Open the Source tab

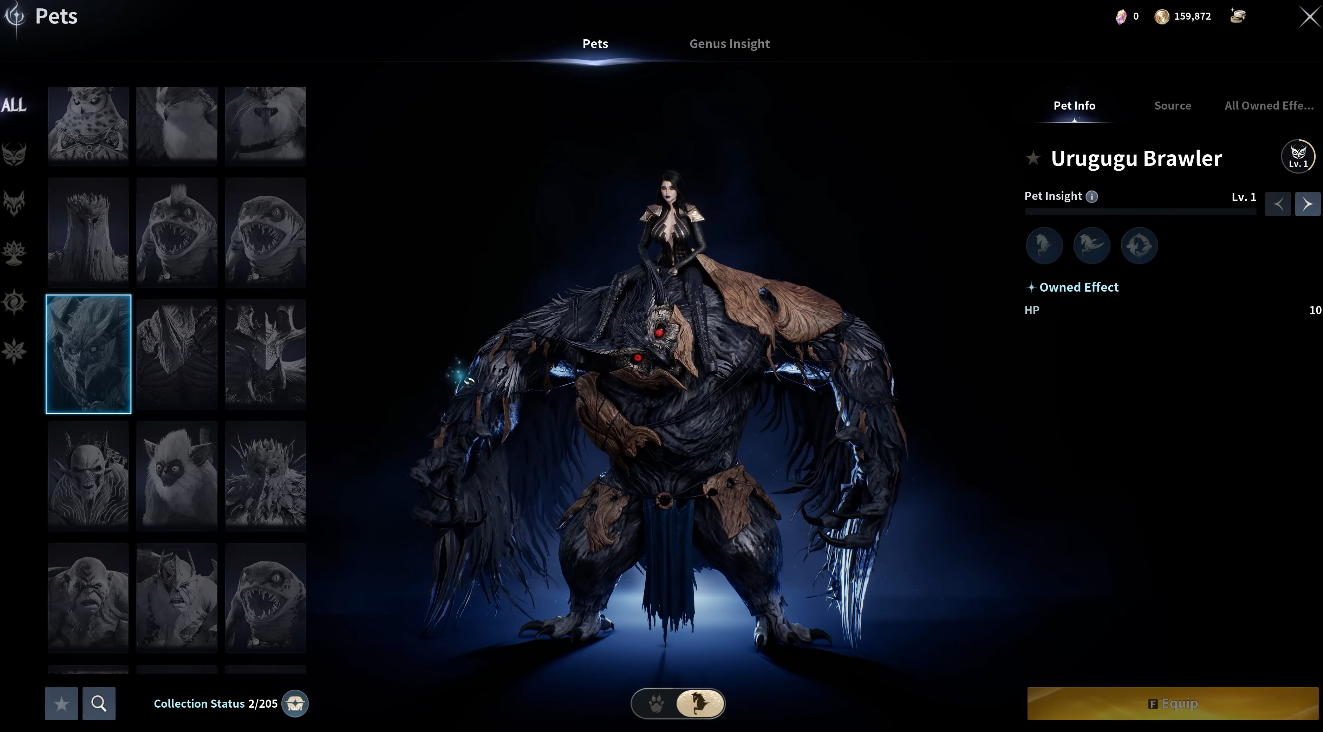point(1172,106)
